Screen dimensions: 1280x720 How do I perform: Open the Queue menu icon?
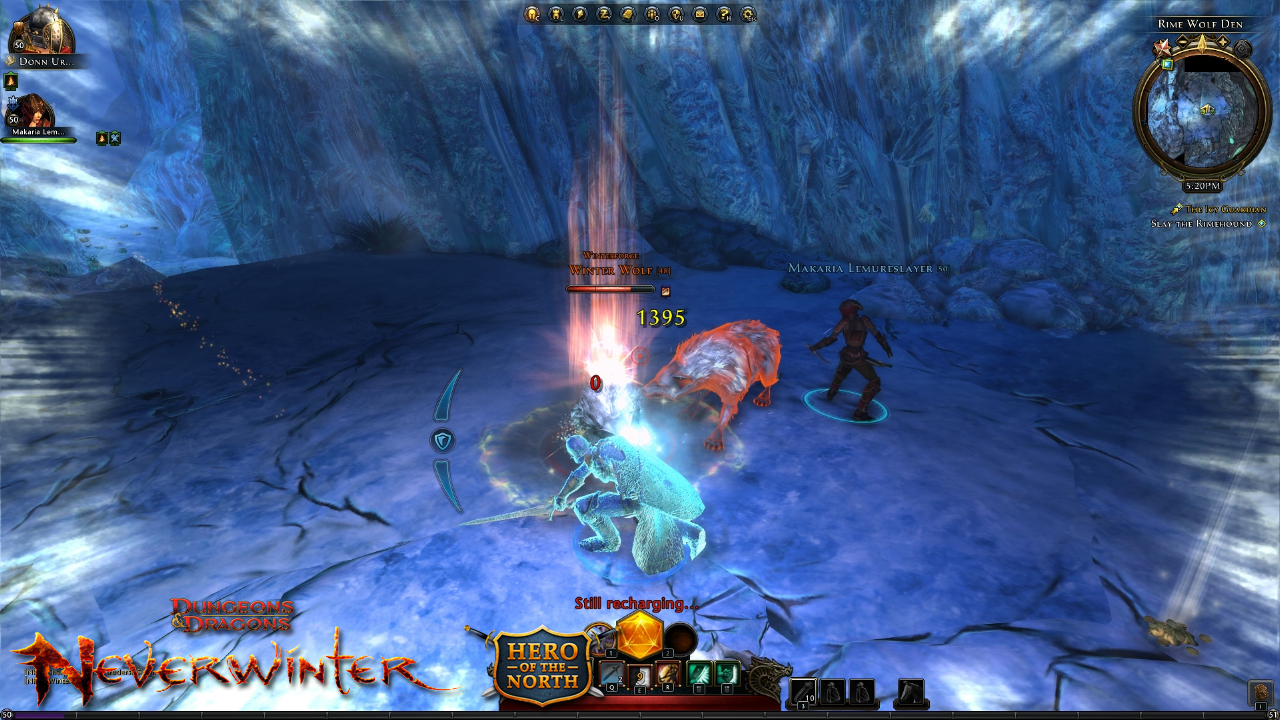652,13
